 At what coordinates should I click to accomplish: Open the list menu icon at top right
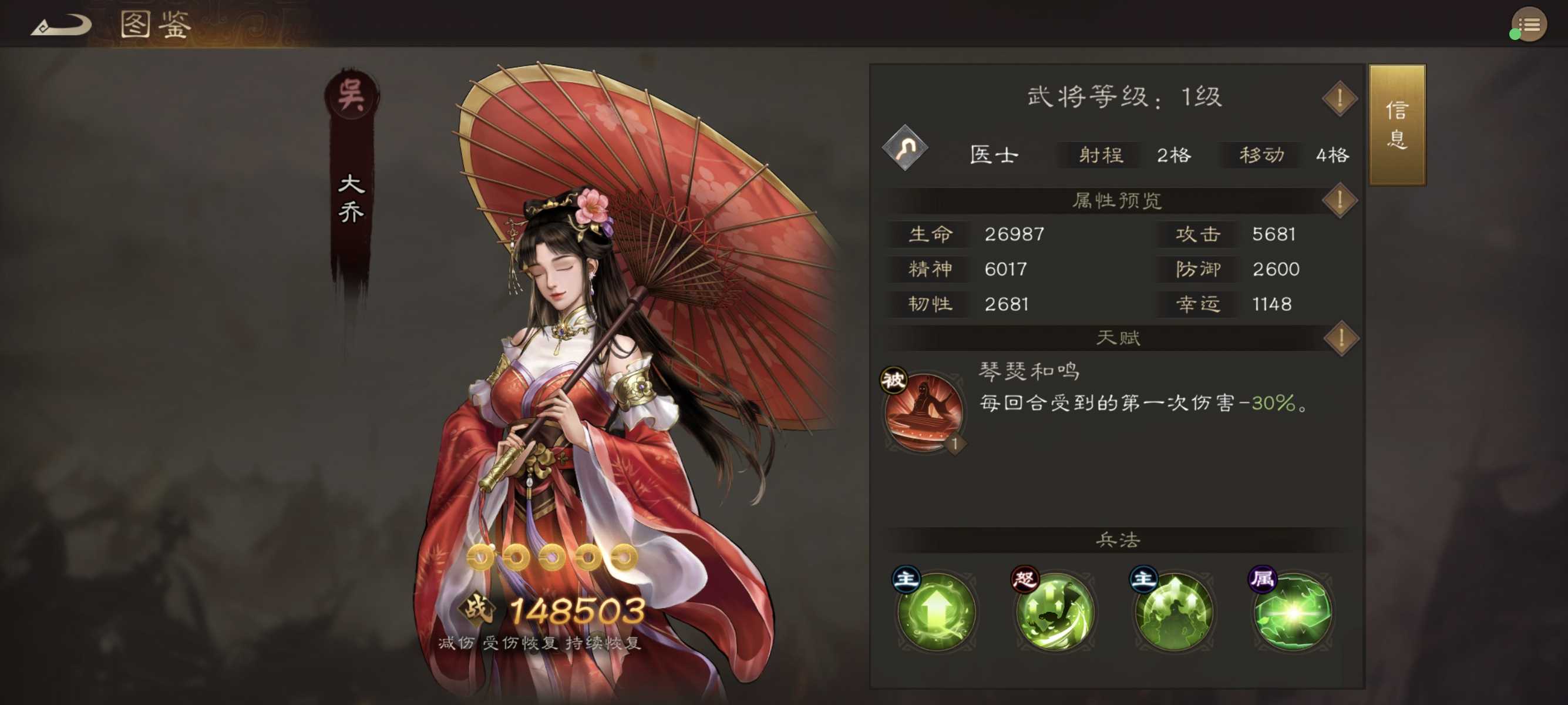coord(1529,24)
